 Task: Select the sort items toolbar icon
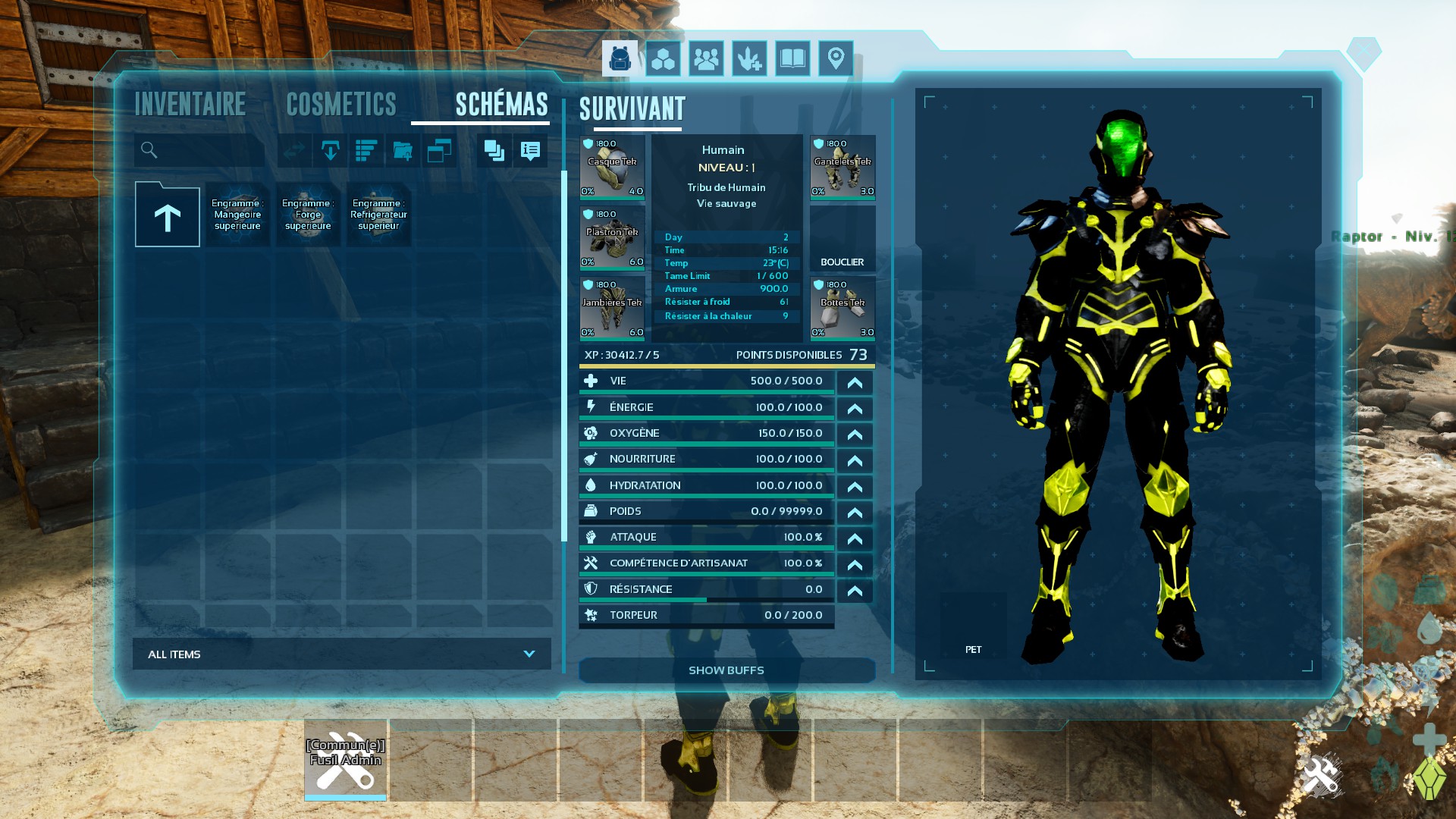[367, 150]
